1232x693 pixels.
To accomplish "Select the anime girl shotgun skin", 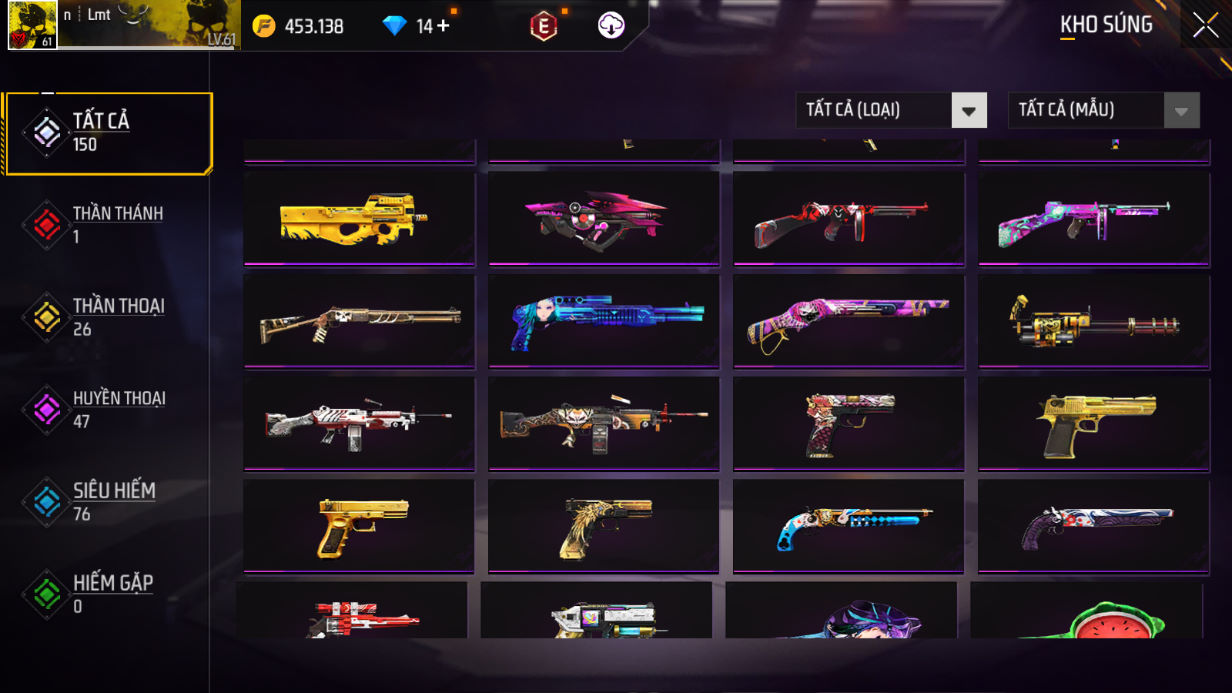I will [604, 321].
